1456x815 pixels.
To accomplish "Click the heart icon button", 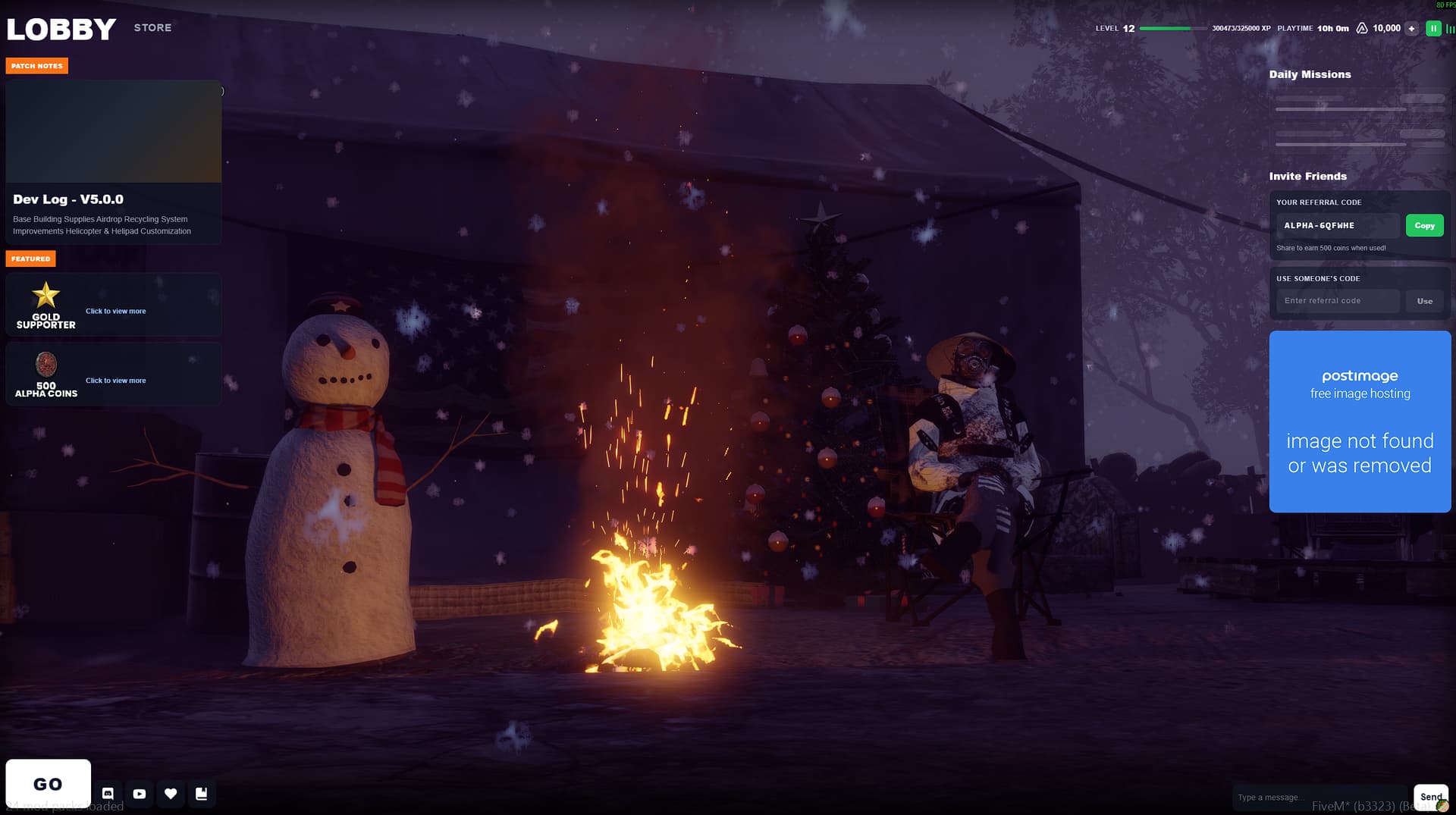I will (171, 794).
